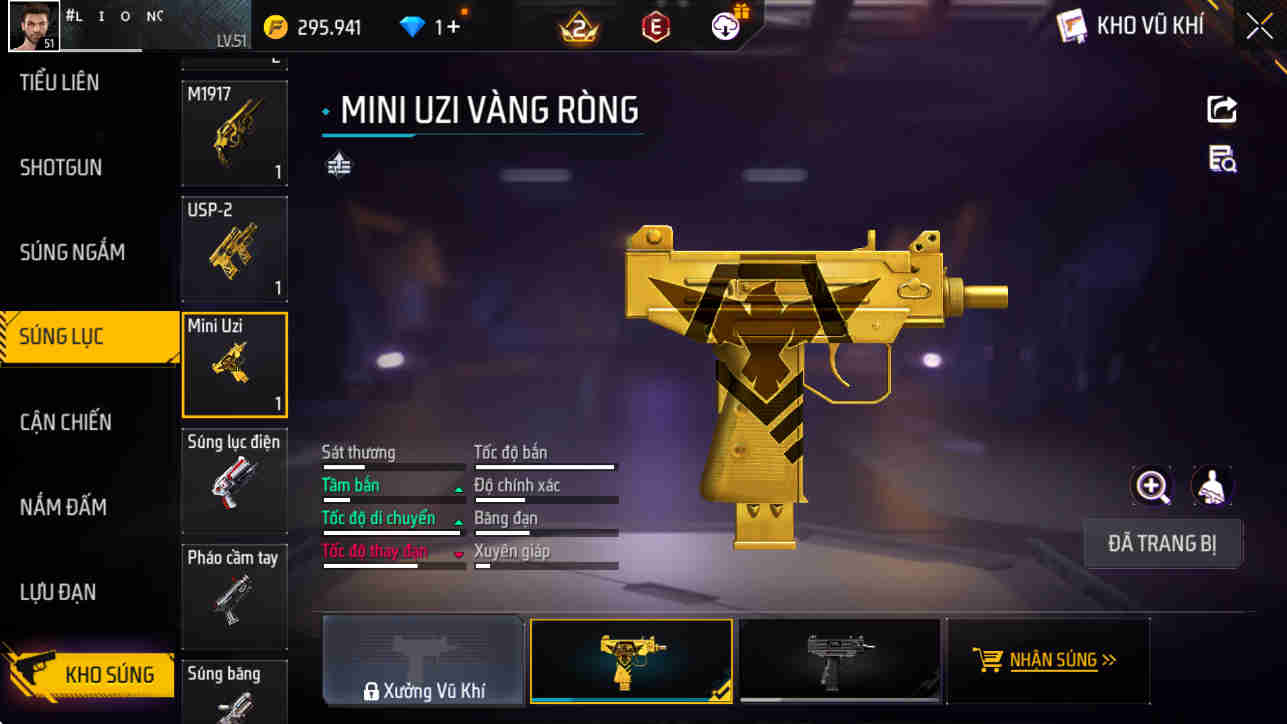The image size is (1287, 724).
Task: Choose the Cận Chiến category
Action: 66,422
